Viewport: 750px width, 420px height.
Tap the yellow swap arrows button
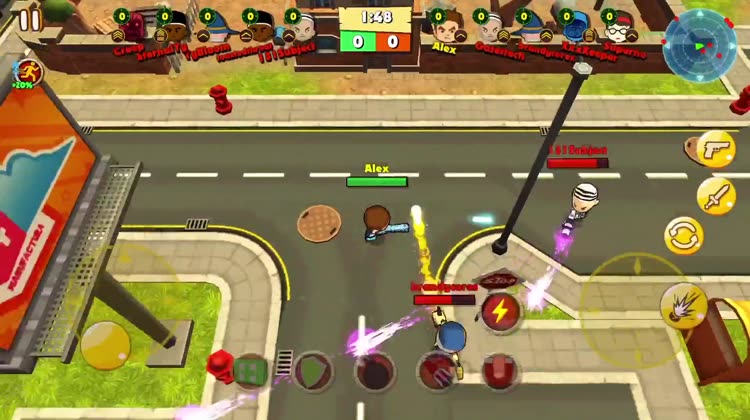[x=684, y=236]
